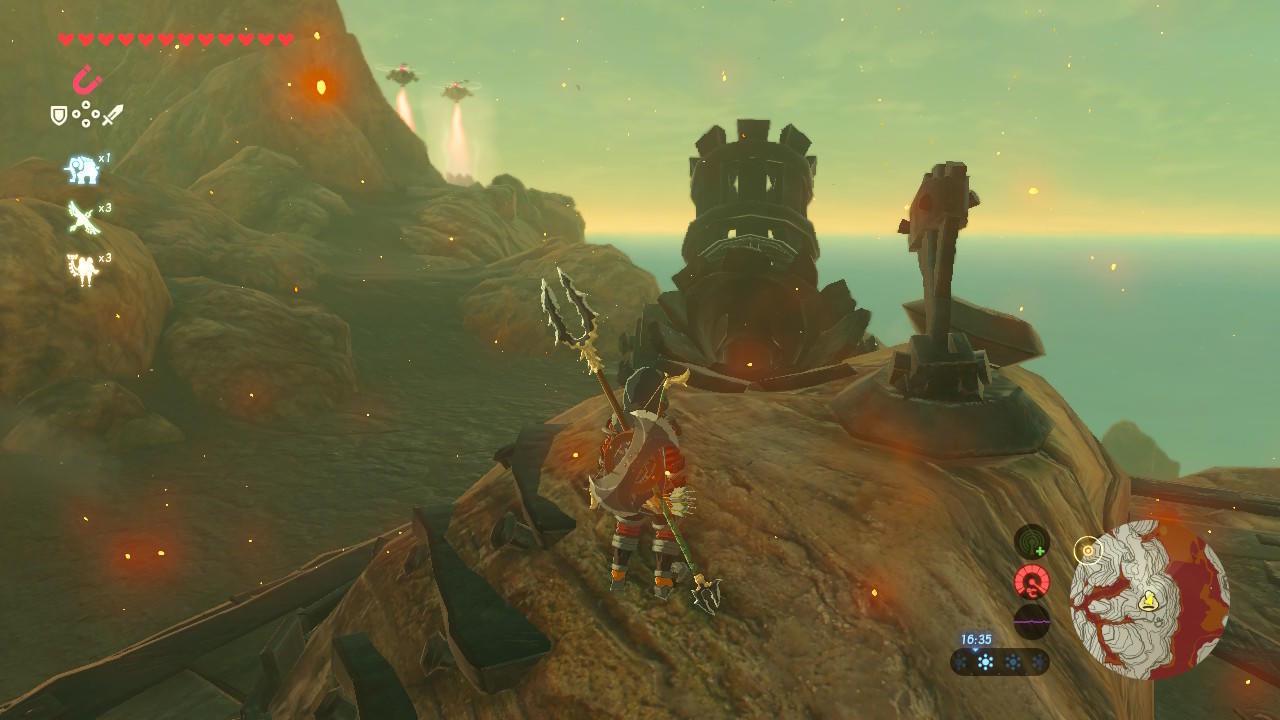Select the highlighted weather forecast icon
This screenshot has width=1280, height=720.
(x=985, y=661)
